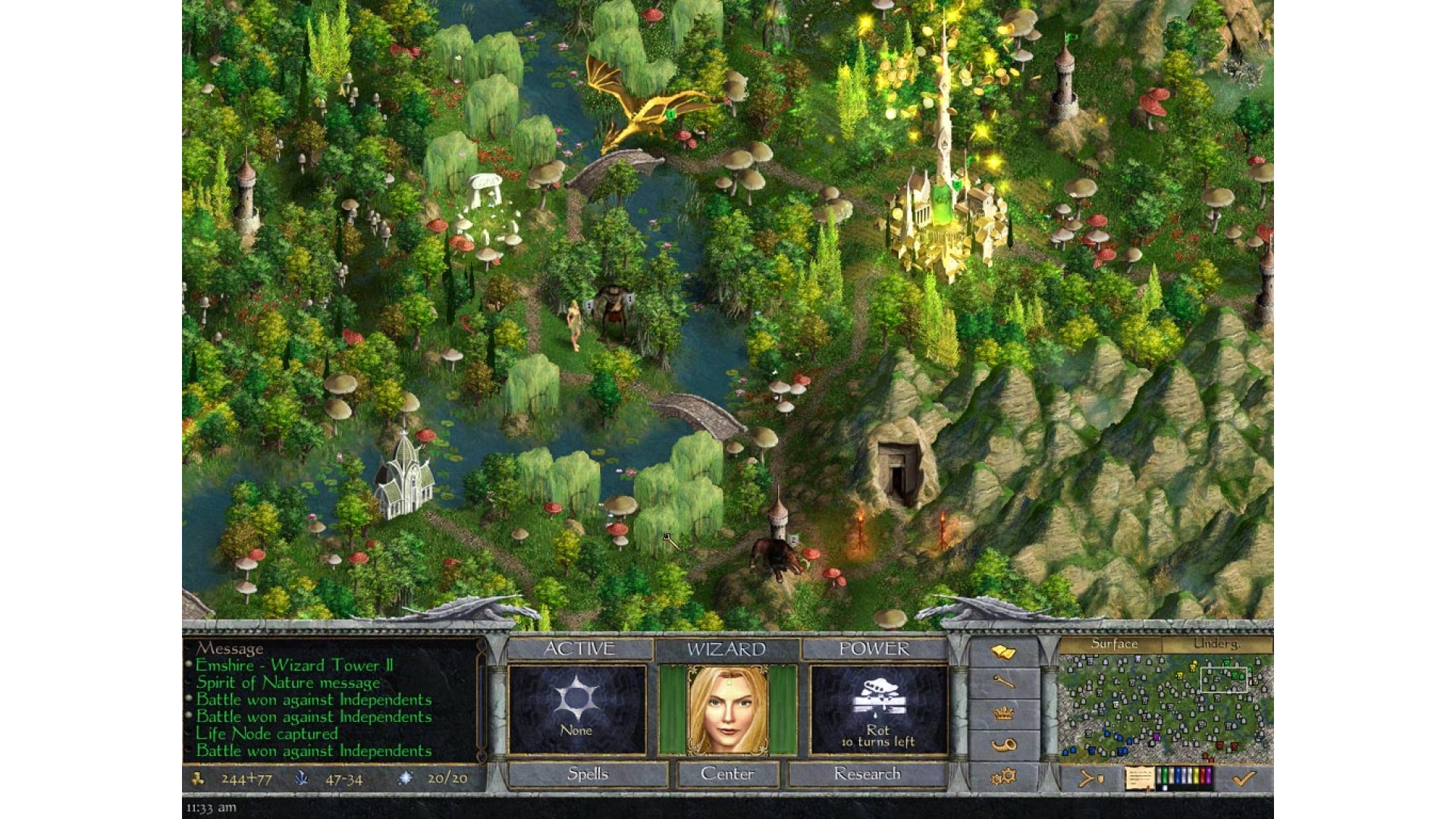Screen dimensions: 1456x819
Task: Open the Research button
Action: click(x=867, y=774)
